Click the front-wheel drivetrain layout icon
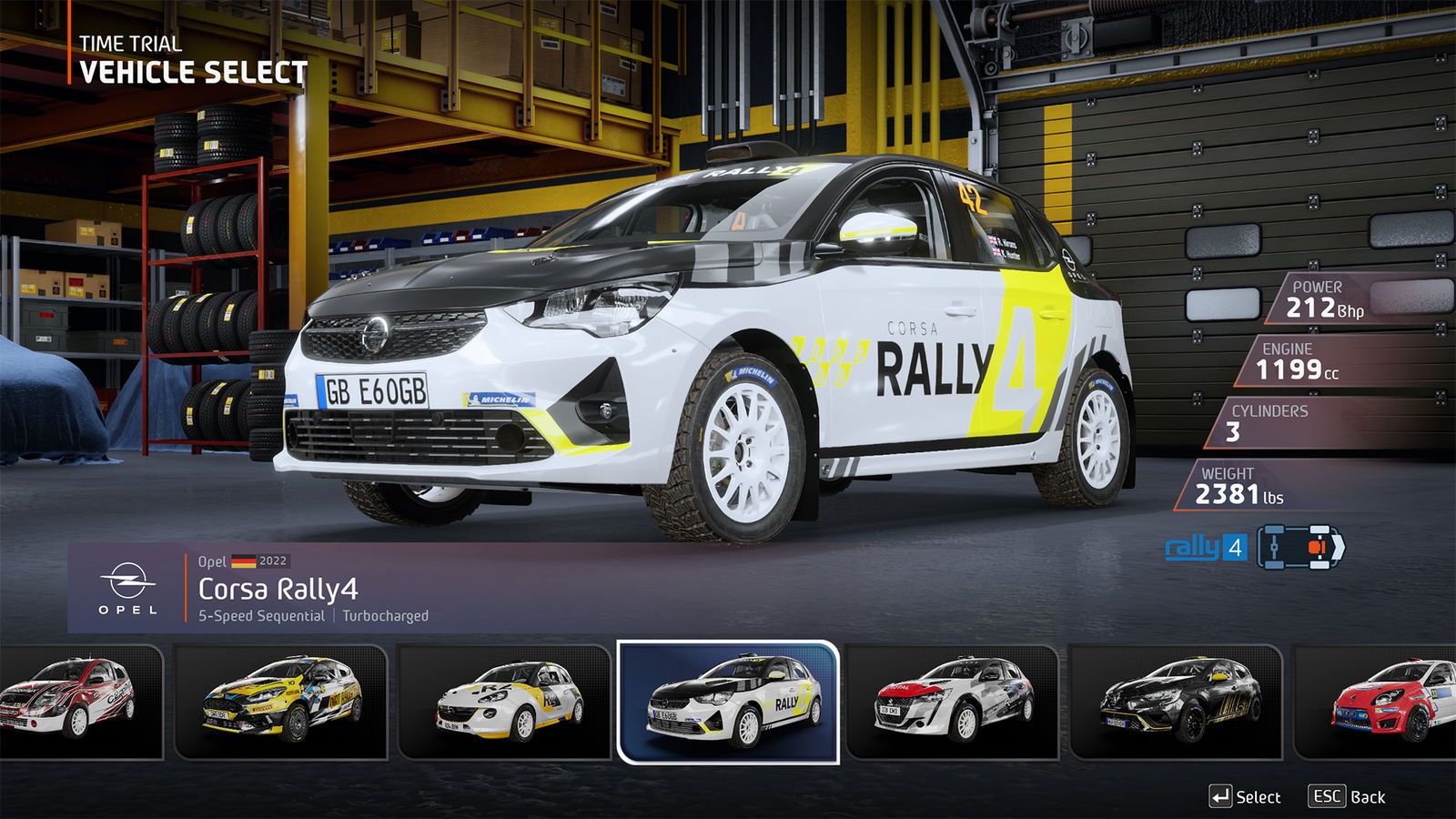Viewport: 1456px width, 819px height. click(x=1300, y=547)
